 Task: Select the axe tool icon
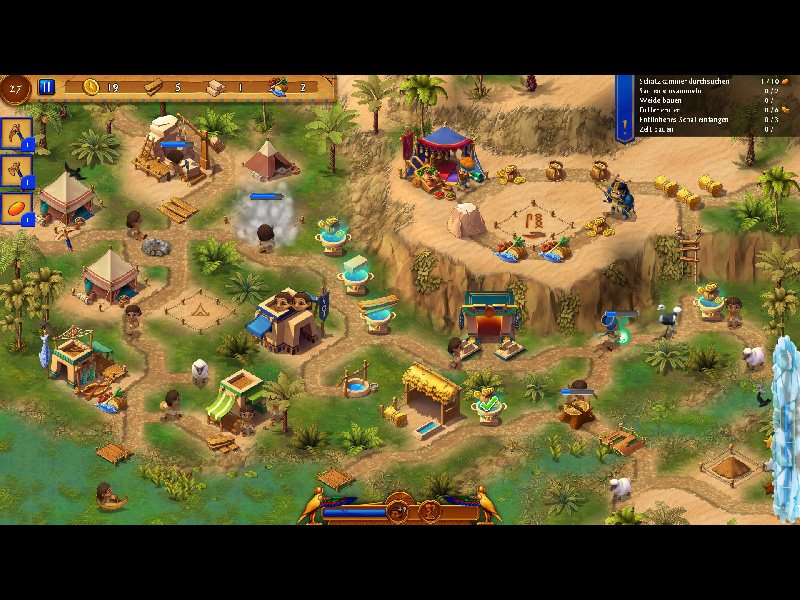point(16,170)
